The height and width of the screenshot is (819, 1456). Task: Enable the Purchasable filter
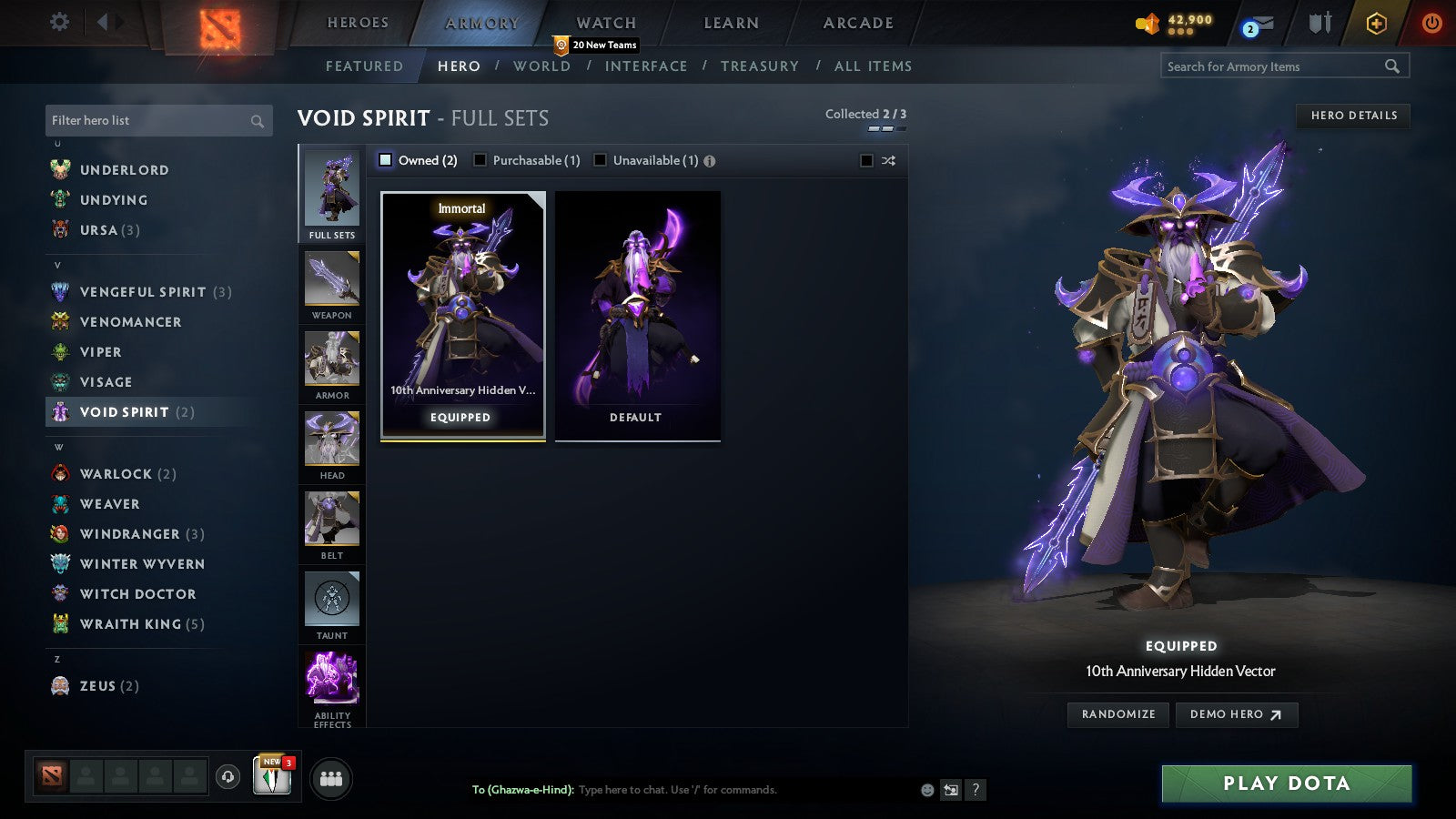pos(480,159)
